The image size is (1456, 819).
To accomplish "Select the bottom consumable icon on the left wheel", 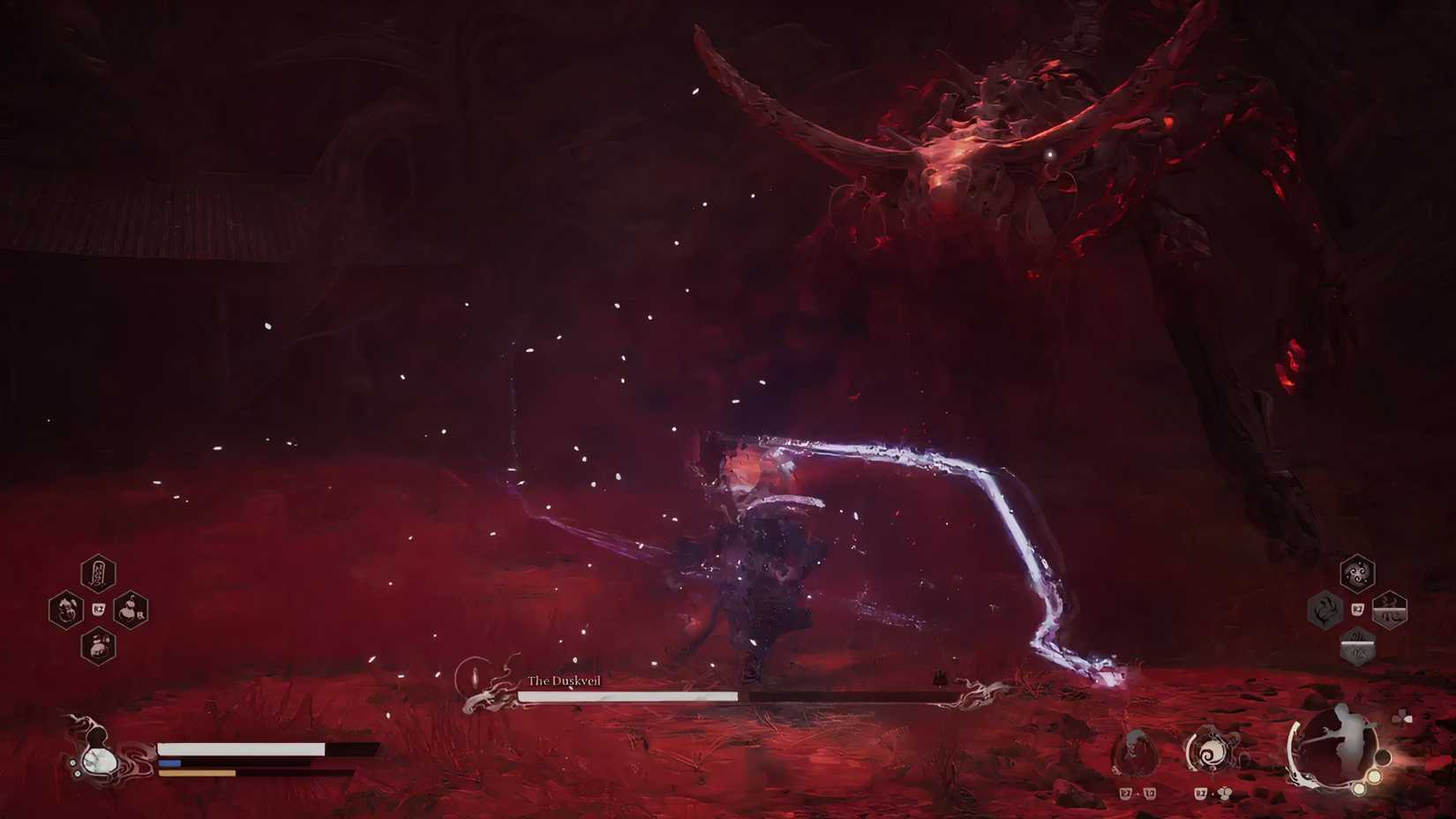I will [99, 647].
